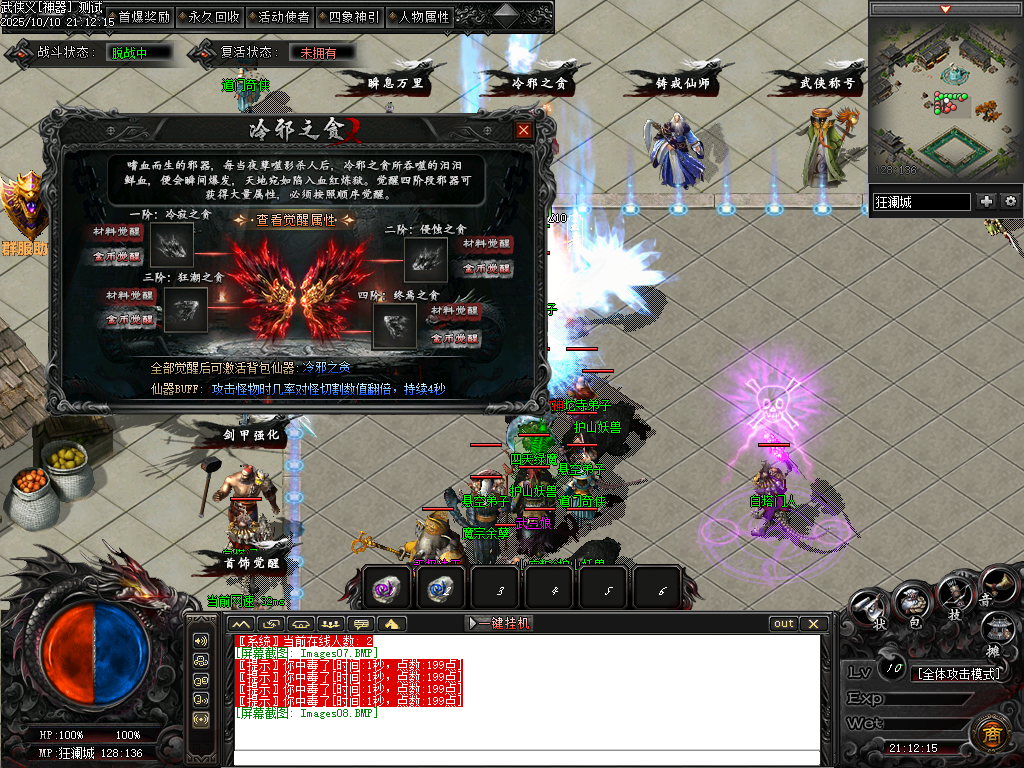The width and height of the screenshot is (1024, 768).
Task: Select 材料觉醒 for 三阶 狂潮之贪
Action: pos(131,297)
